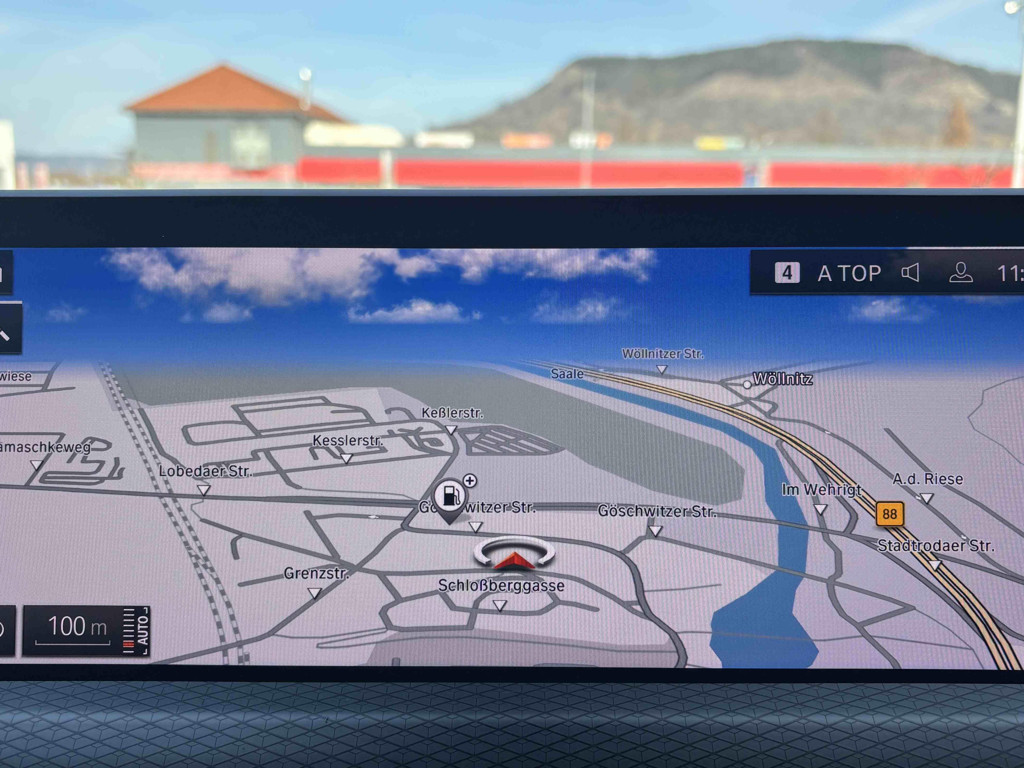This screenshot has width=1024, height=768.
Task: Open the A TOP radio station entry
Action: (x=829, y=273)
